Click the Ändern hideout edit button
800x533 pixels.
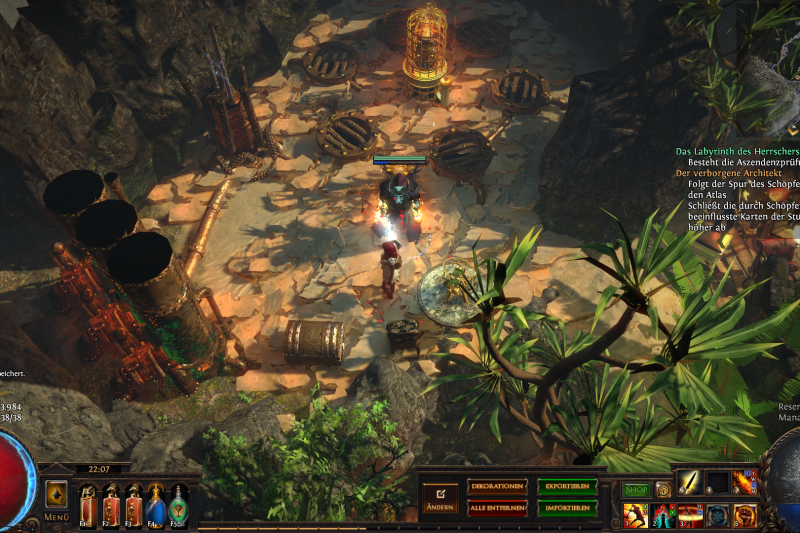(440, 496)
